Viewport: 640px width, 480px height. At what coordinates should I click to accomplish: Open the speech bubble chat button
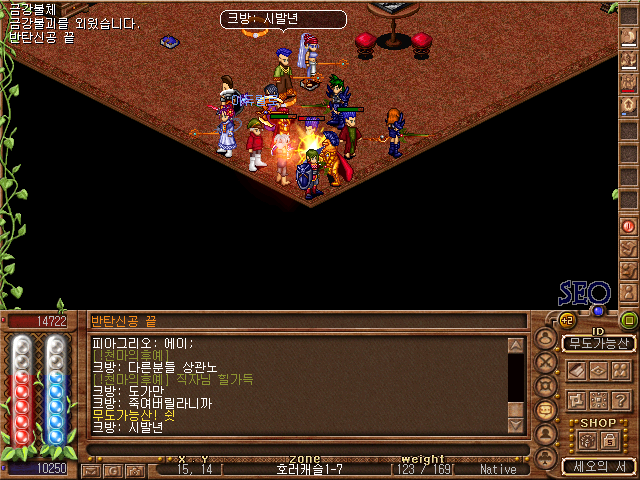[546, 410]
